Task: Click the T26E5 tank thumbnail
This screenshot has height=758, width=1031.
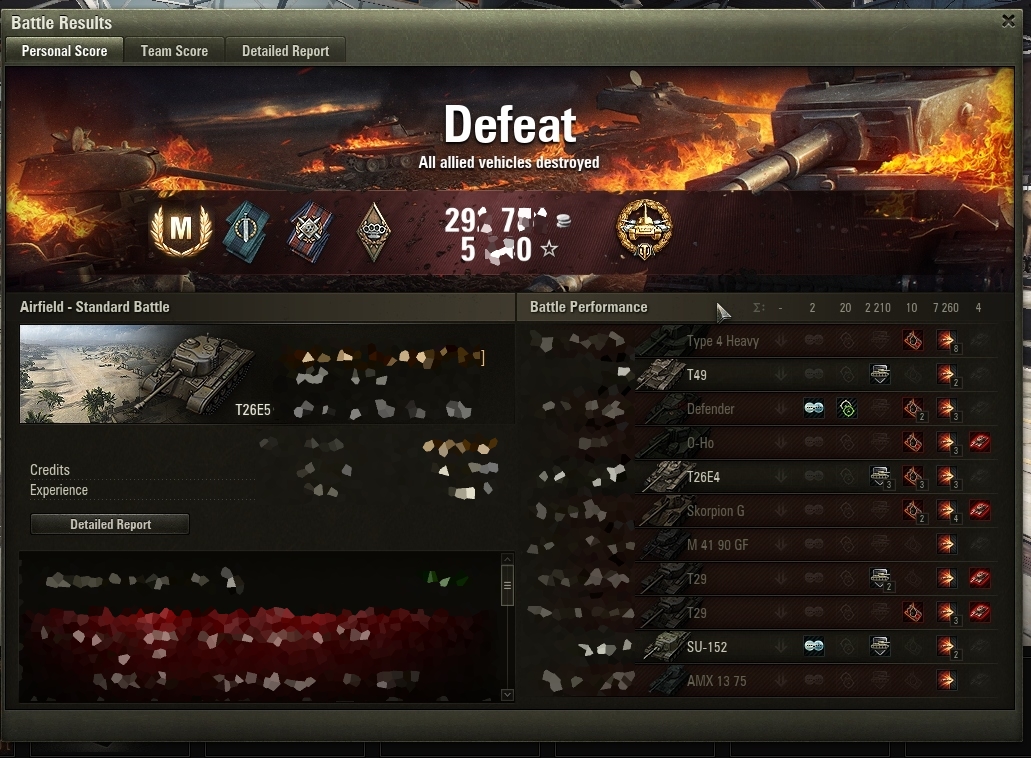Action: click(146, 374)
